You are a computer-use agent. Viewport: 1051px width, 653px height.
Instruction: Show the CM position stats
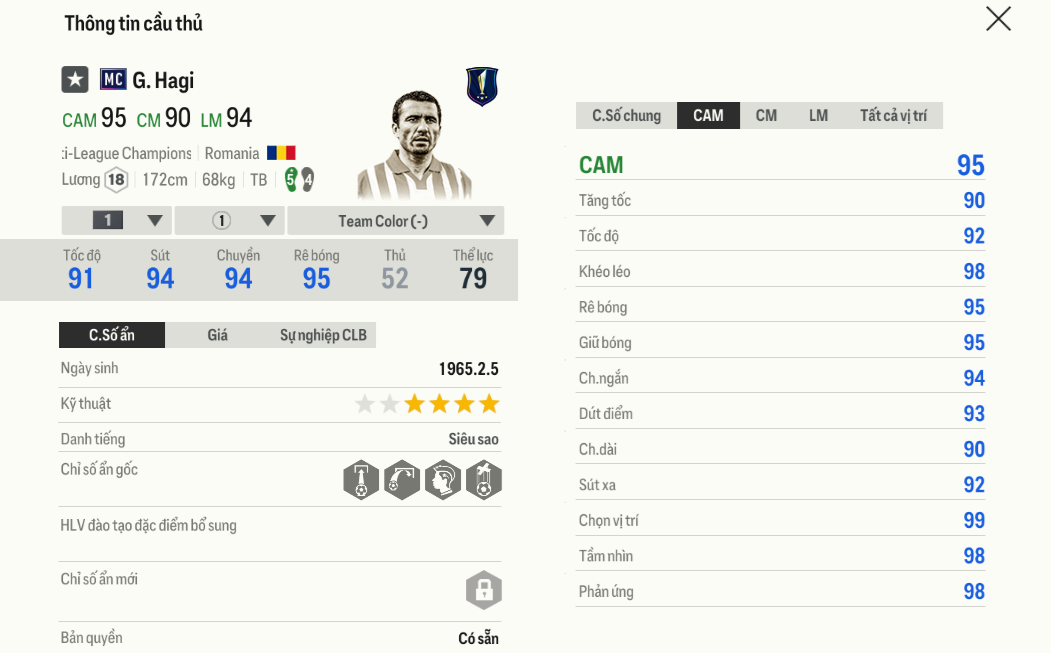coord(766,116)
